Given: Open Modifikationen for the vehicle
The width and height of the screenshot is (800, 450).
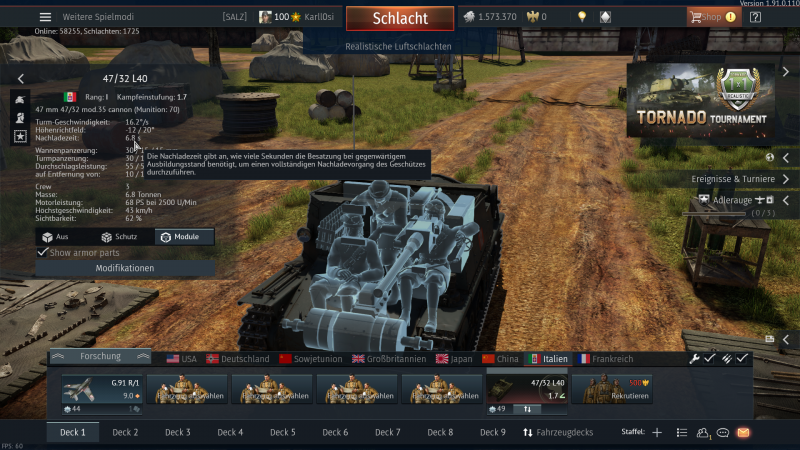Looking at the screenshot, I should 124,269.
